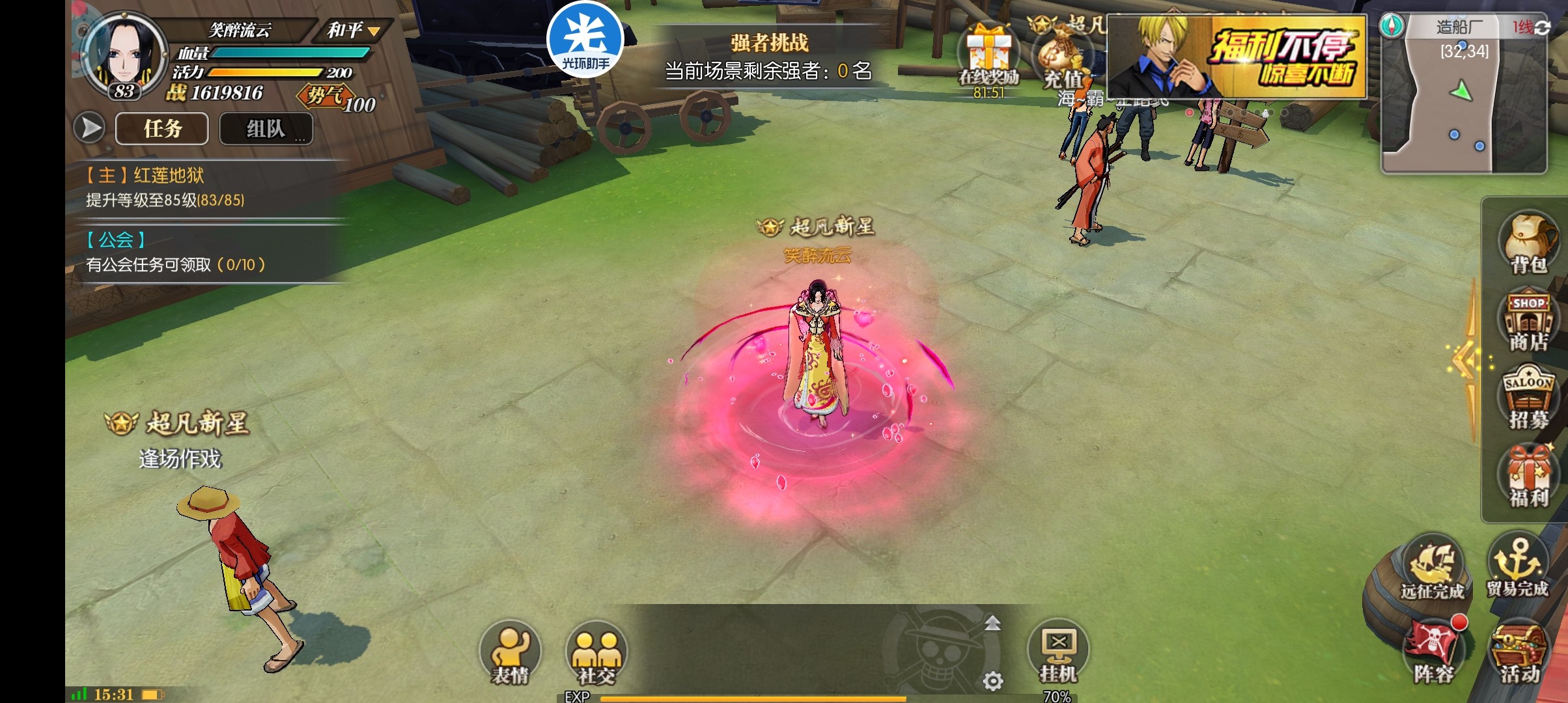Open the 福利不停 promotional banner

click(1236, 57)
